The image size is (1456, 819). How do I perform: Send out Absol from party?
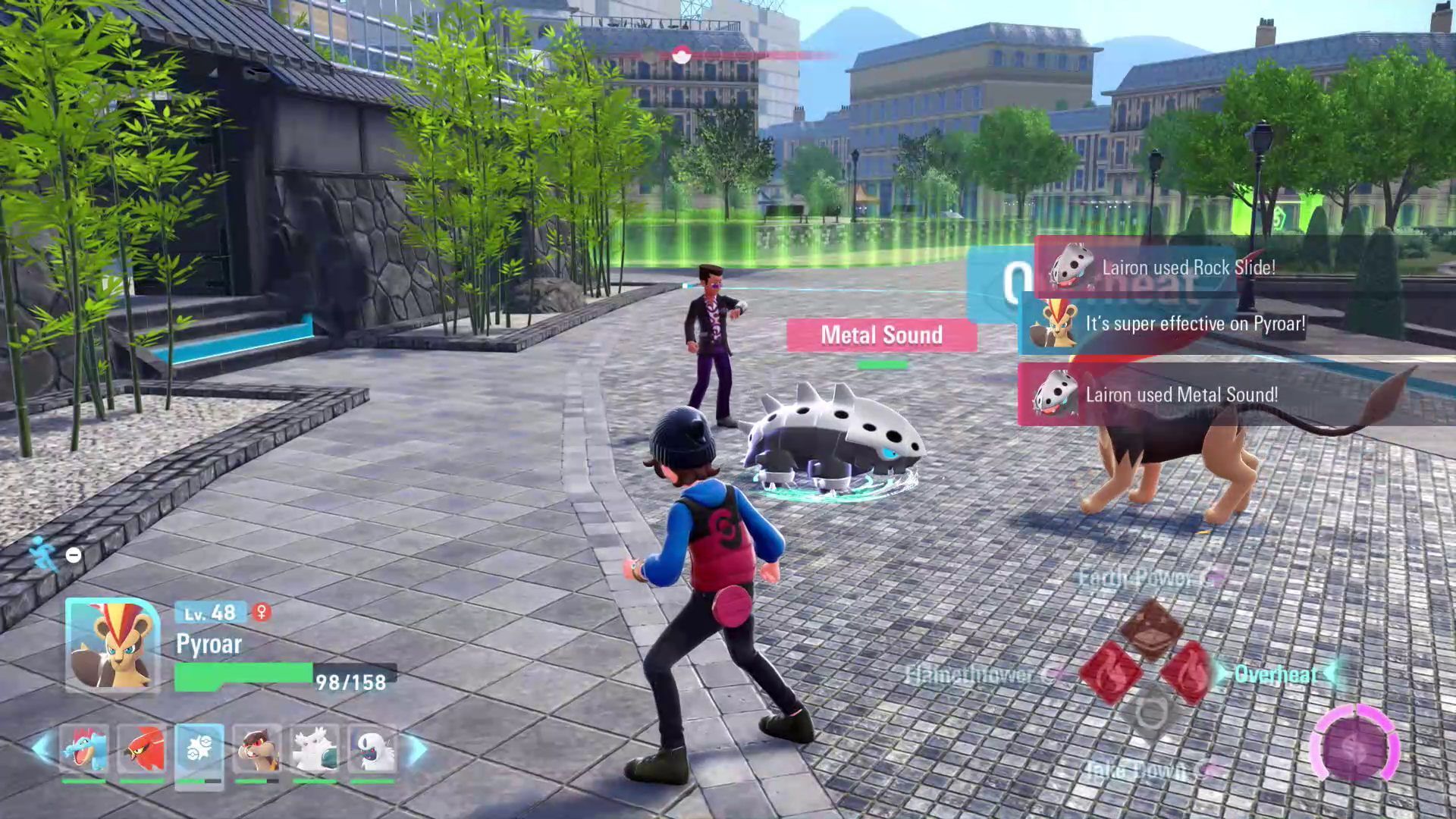pyautogui.click(x=372, y=749)
